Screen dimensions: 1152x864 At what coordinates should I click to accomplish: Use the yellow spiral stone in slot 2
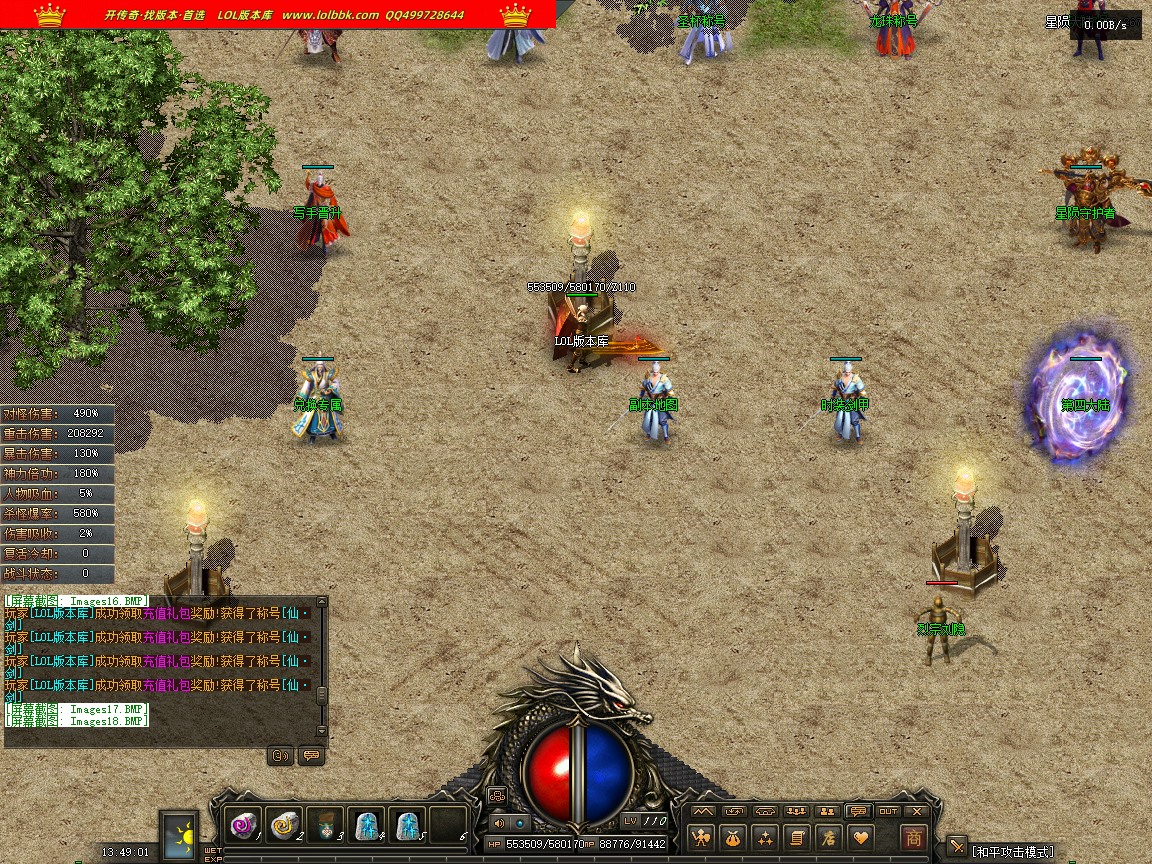284,825
